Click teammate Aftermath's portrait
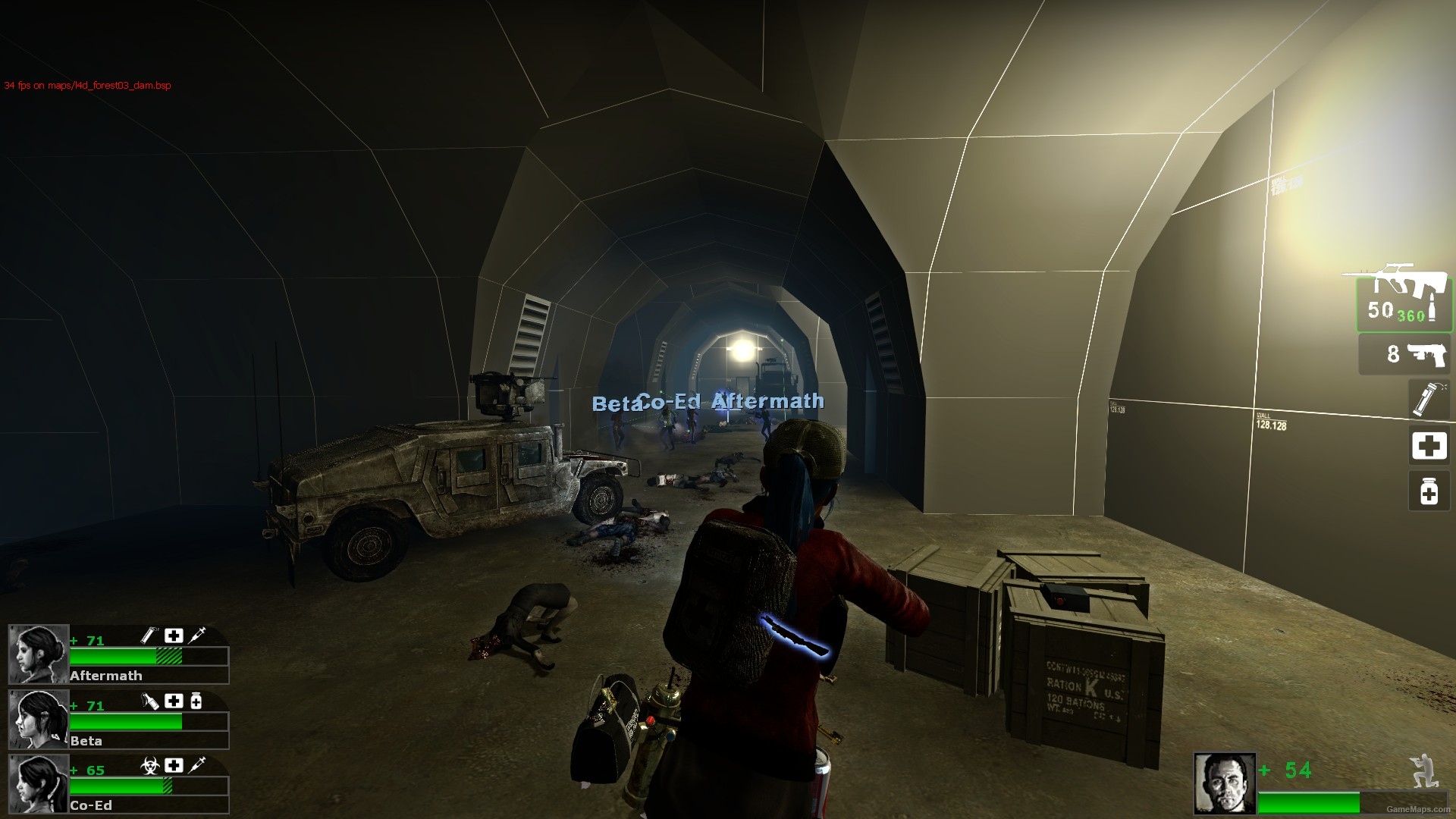Image resolution: width=1456 pixels, height=819 pixels. (x=39, y=654)
